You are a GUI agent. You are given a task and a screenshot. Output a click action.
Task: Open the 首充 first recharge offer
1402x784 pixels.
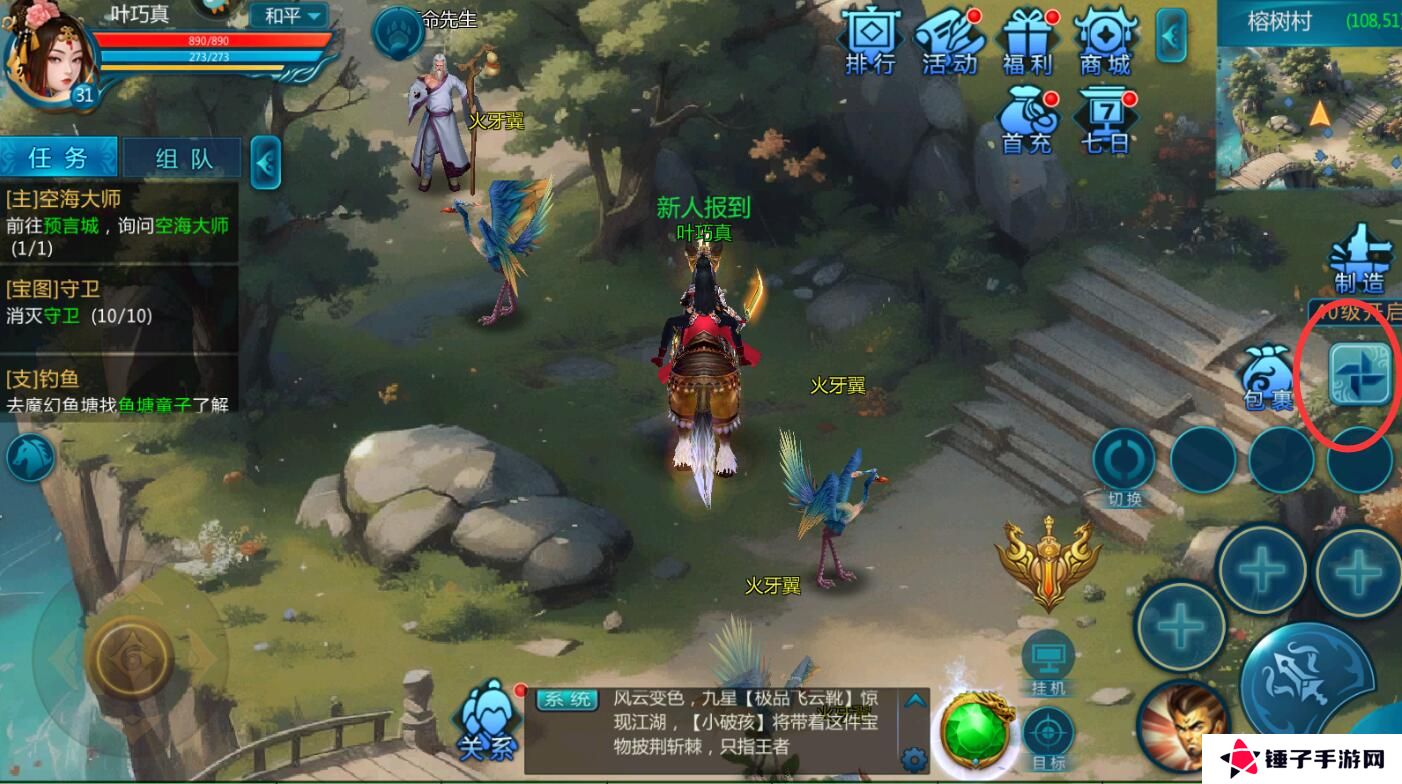(1028, 115)
